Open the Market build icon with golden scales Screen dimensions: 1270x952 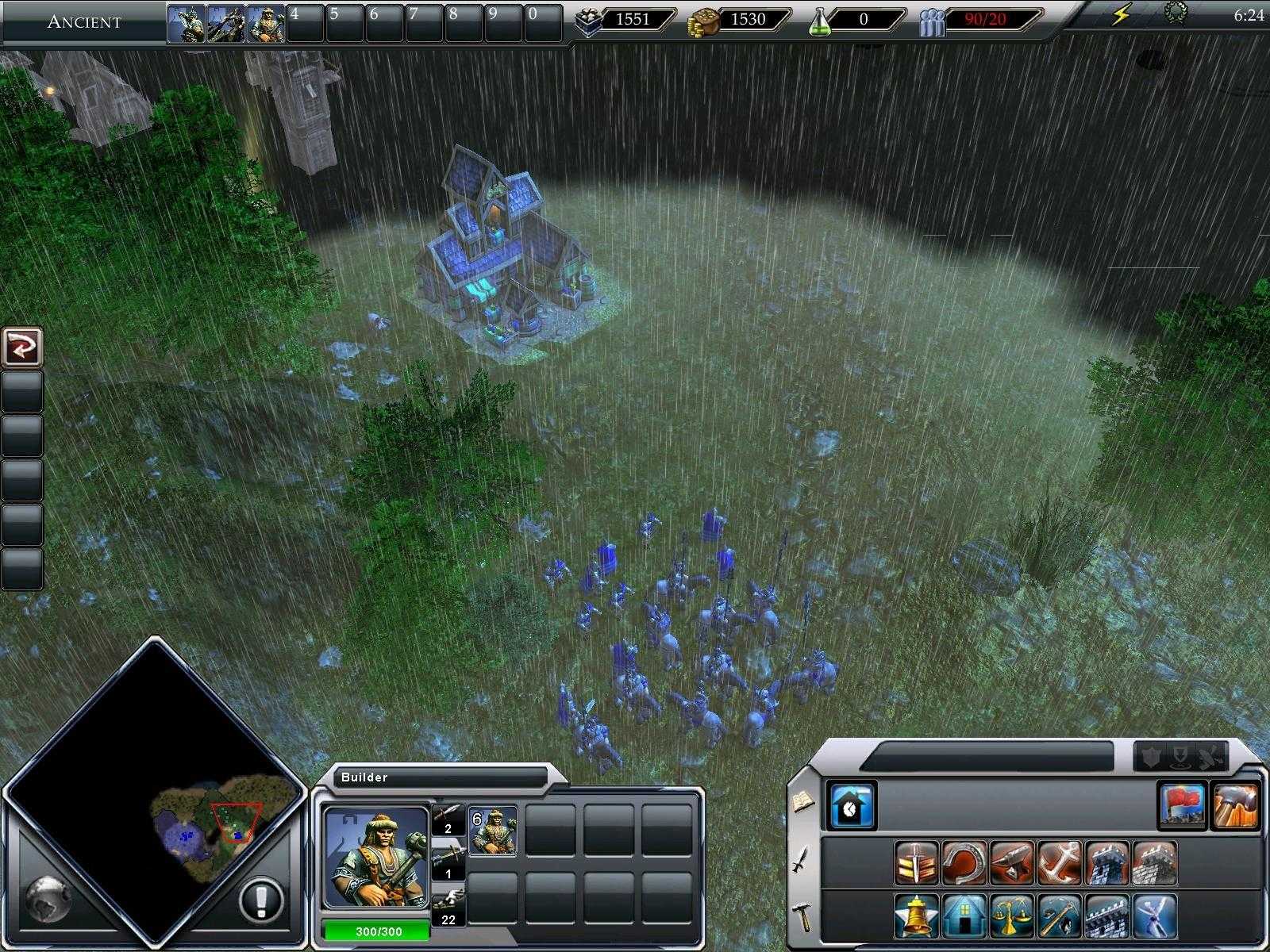click(x=1012, y=916)
